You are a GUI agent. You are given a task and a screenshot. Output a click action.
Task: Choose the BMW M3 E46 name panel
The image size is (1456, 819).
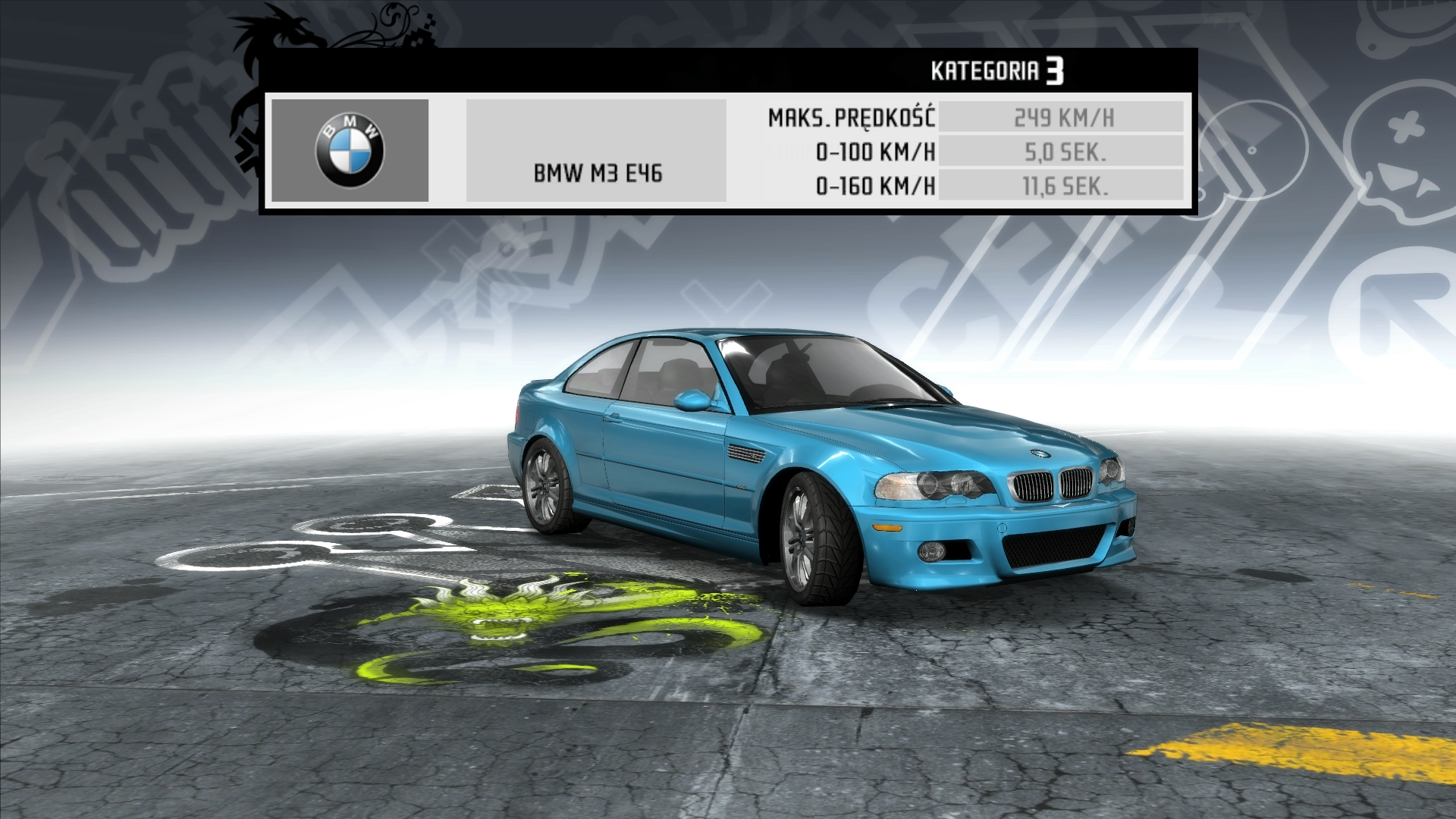click(596, 151)
